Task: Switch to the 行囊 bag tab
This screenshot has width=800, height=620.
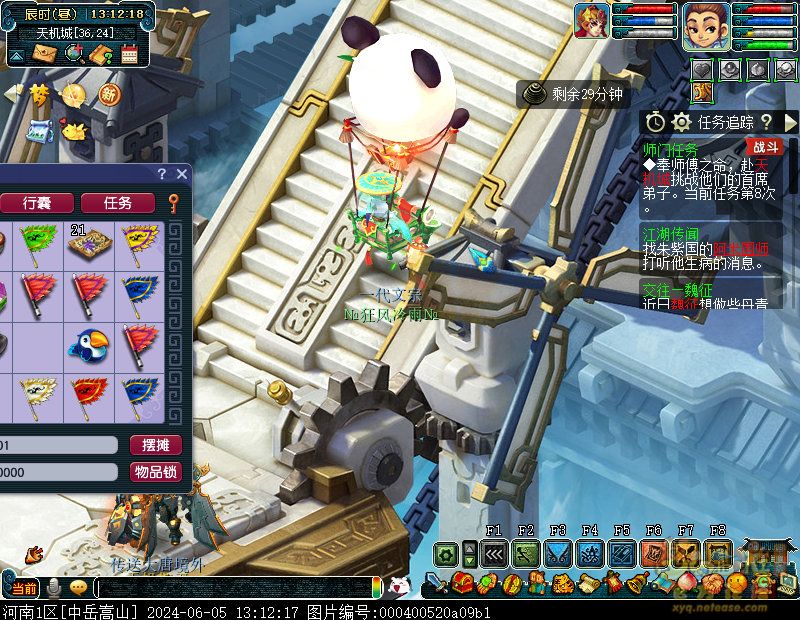Action: pos(36,203)
